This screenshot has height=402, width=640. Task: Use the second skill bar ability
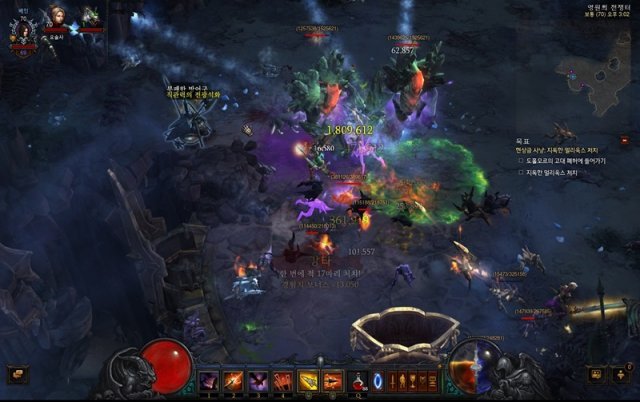tap(234, 380)
